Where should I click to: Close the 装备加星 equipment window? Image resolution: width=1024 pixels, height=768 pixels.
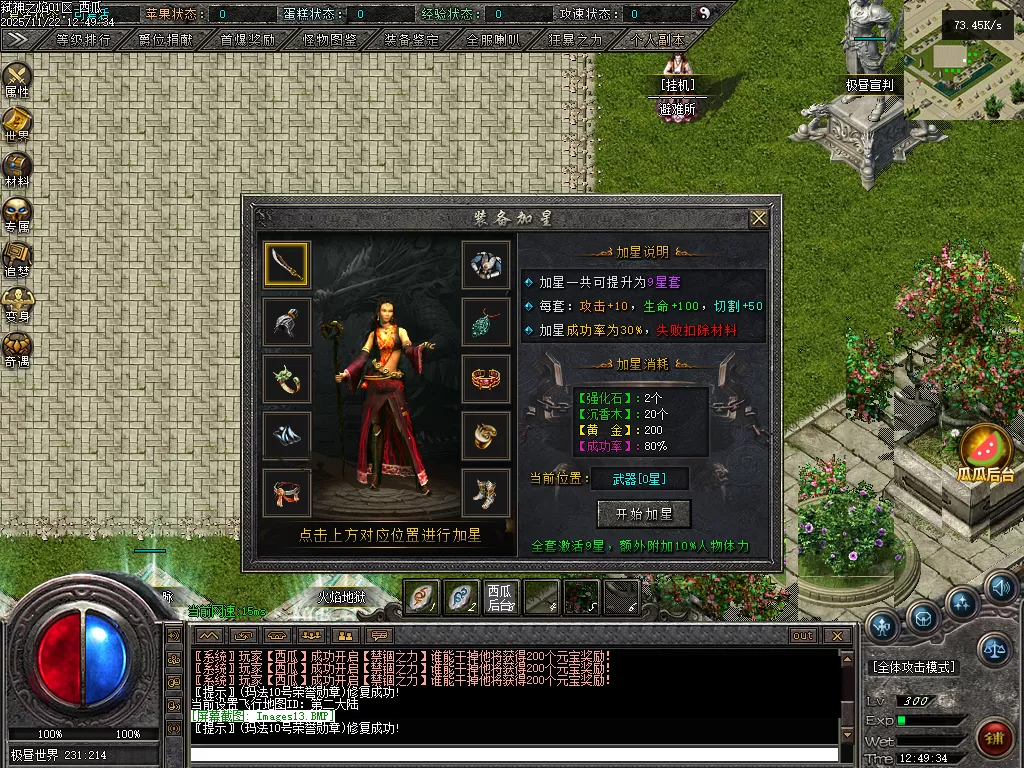tap(759, 218)
